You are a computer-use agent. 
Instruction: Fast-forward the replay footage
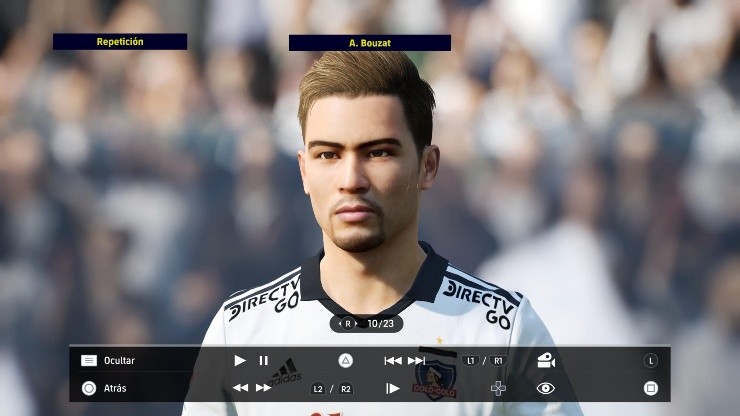(x=263, y=388)
